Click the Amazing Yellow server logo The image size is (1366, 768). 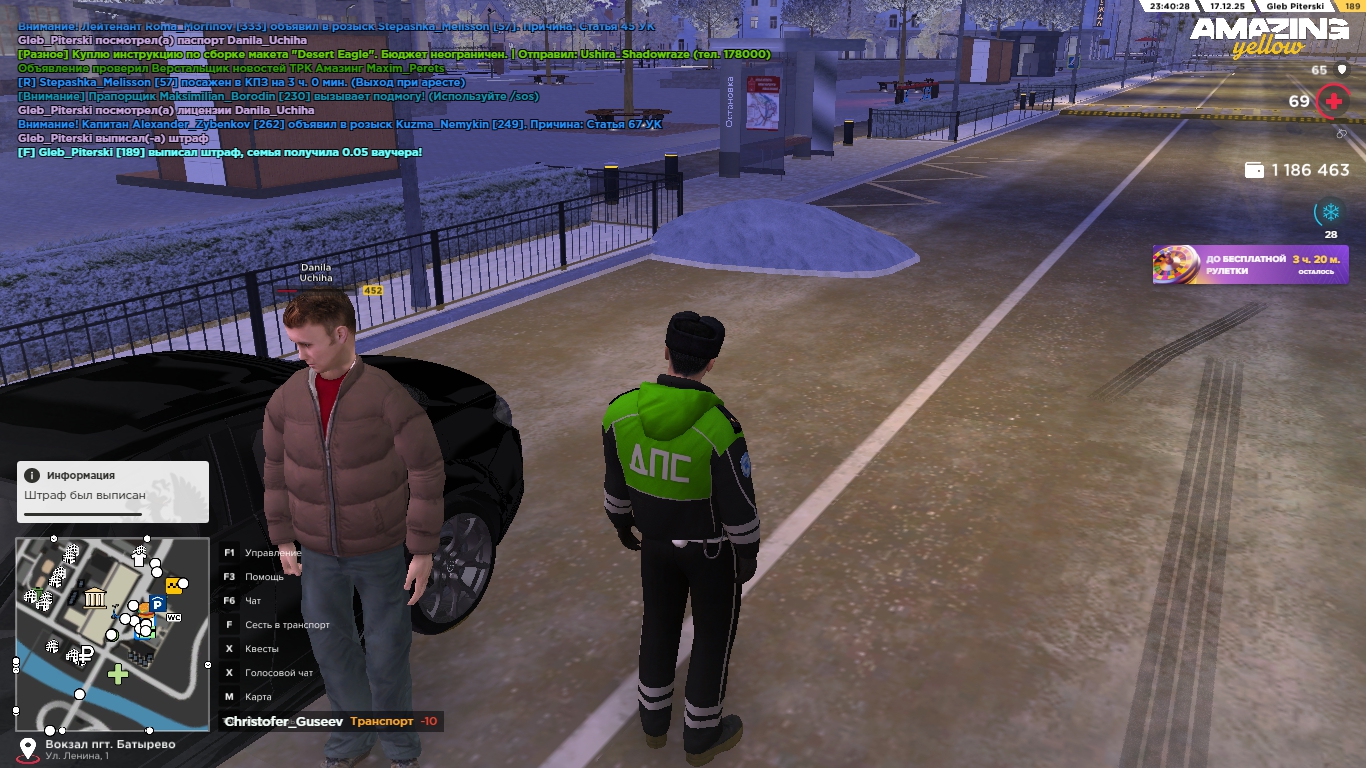pyautogui.click(x=1267, y=36)
